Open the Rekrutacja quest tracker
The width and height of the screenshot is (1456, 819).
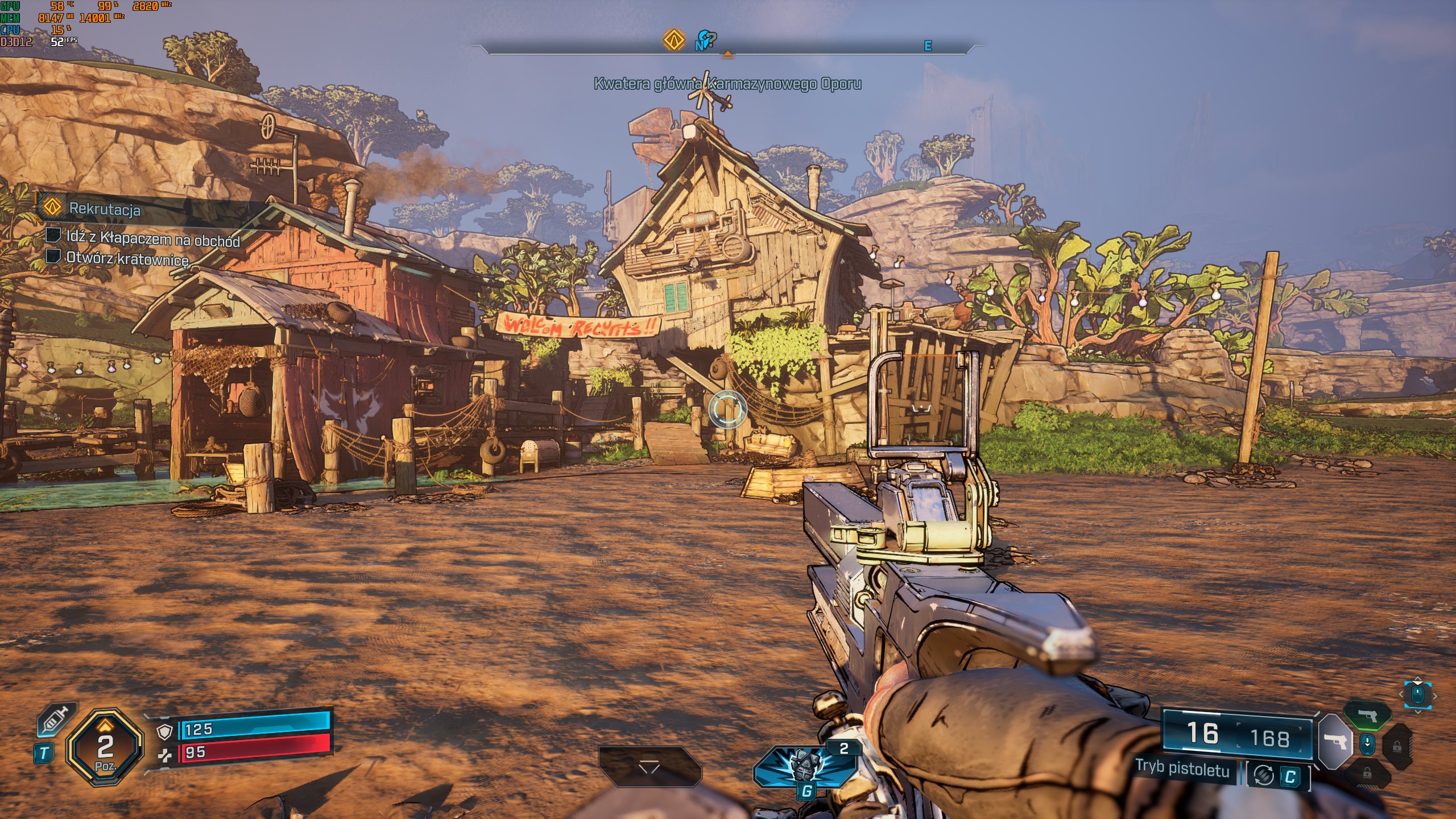pos(105,209)
